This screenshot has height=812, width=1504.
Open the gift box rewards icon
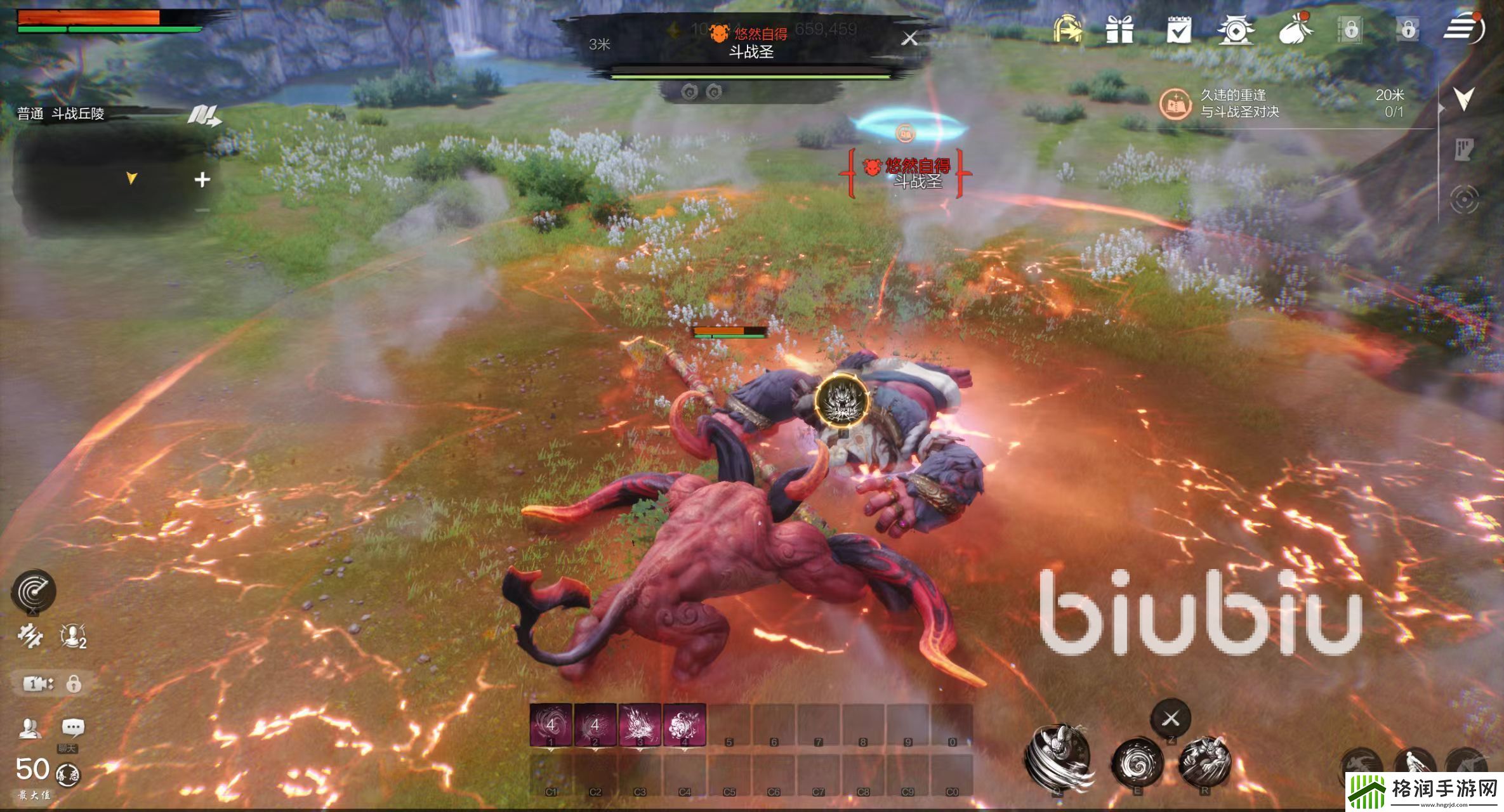[1119, 29]
